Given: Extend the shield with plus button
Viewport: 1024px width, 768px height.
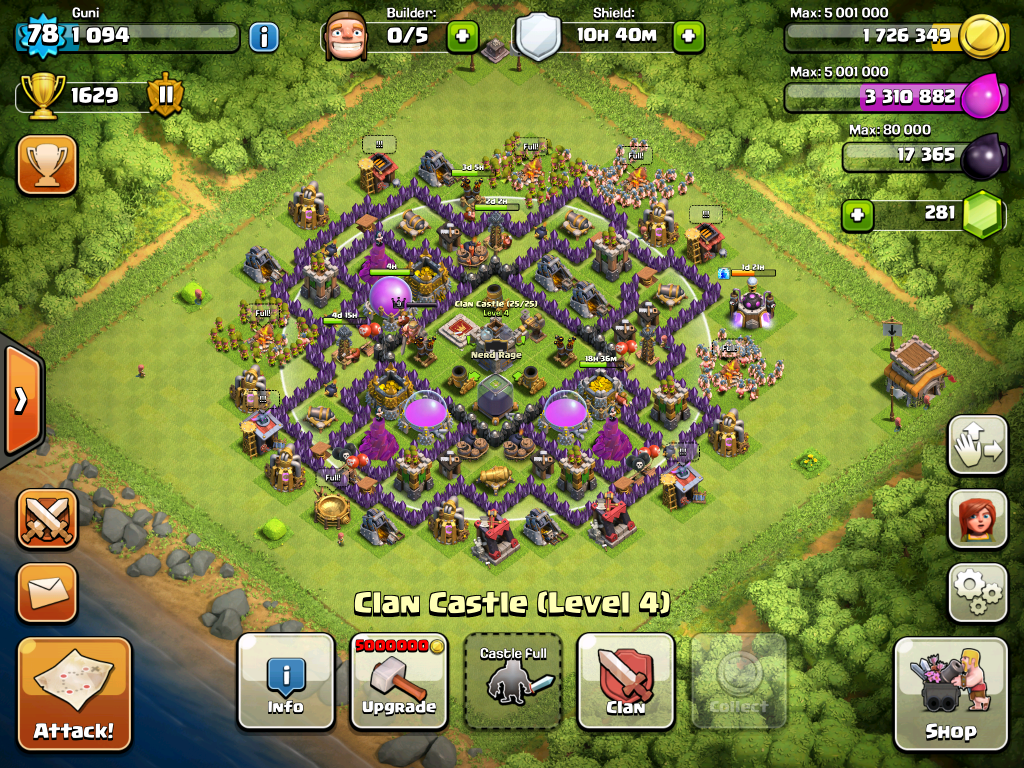Looking at the screenshot, I should [688, 38].
